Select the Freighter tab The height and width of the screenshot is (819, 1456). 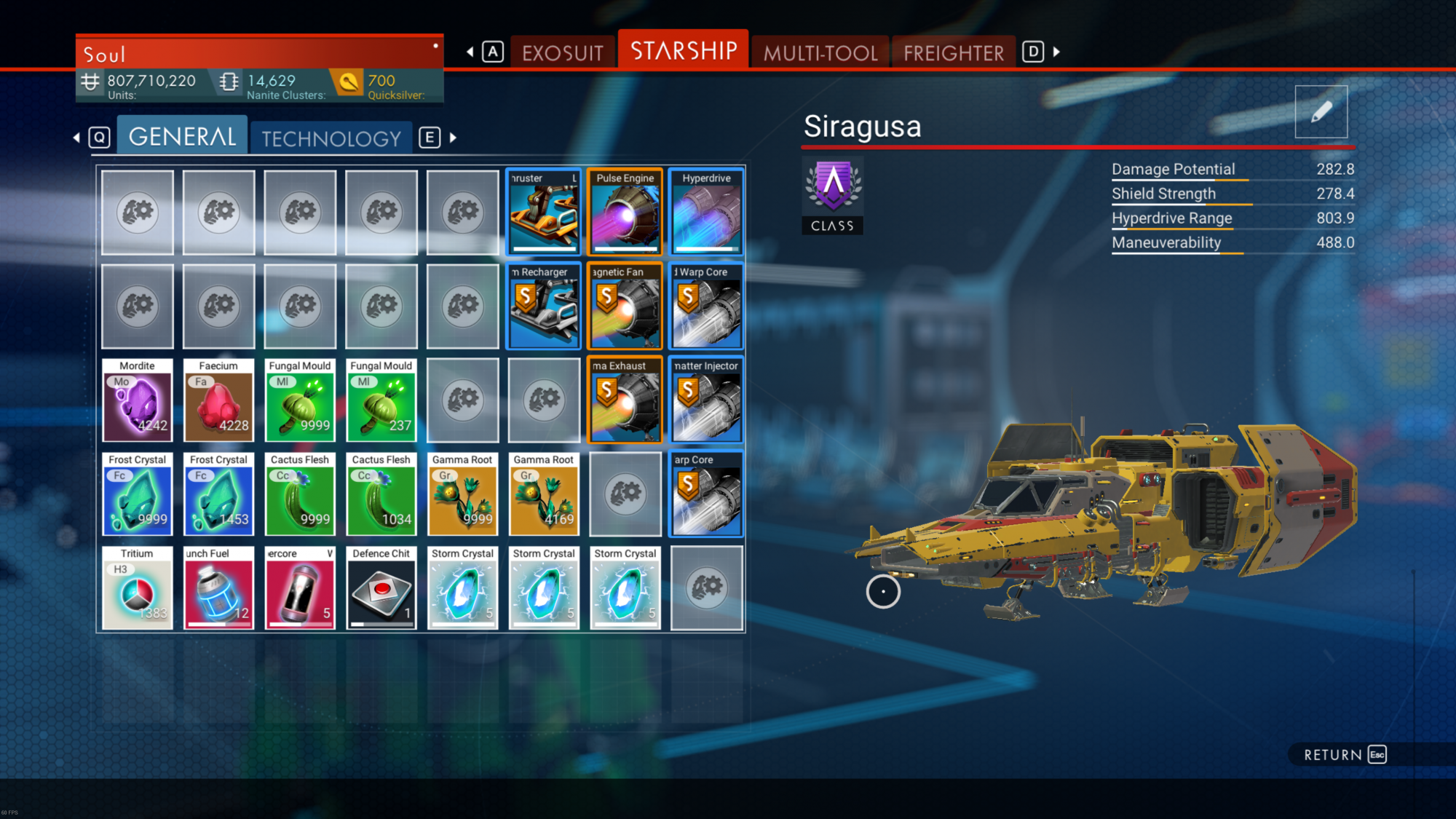(953, 52)
